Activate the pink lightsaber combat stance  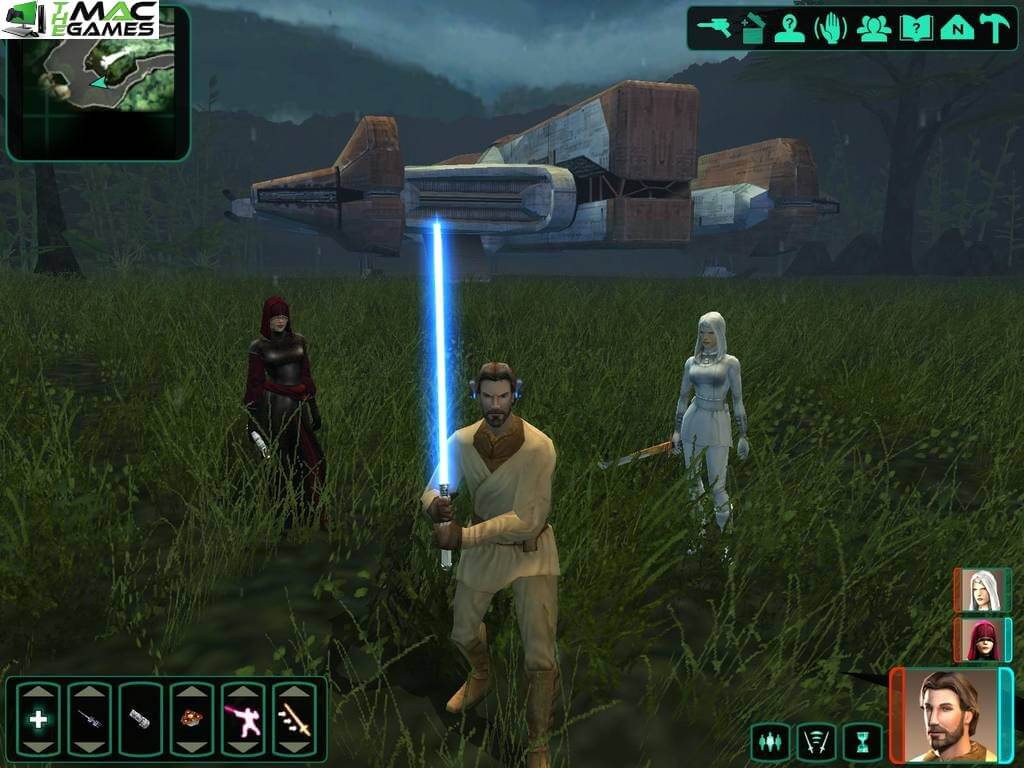tap(243, 719)
